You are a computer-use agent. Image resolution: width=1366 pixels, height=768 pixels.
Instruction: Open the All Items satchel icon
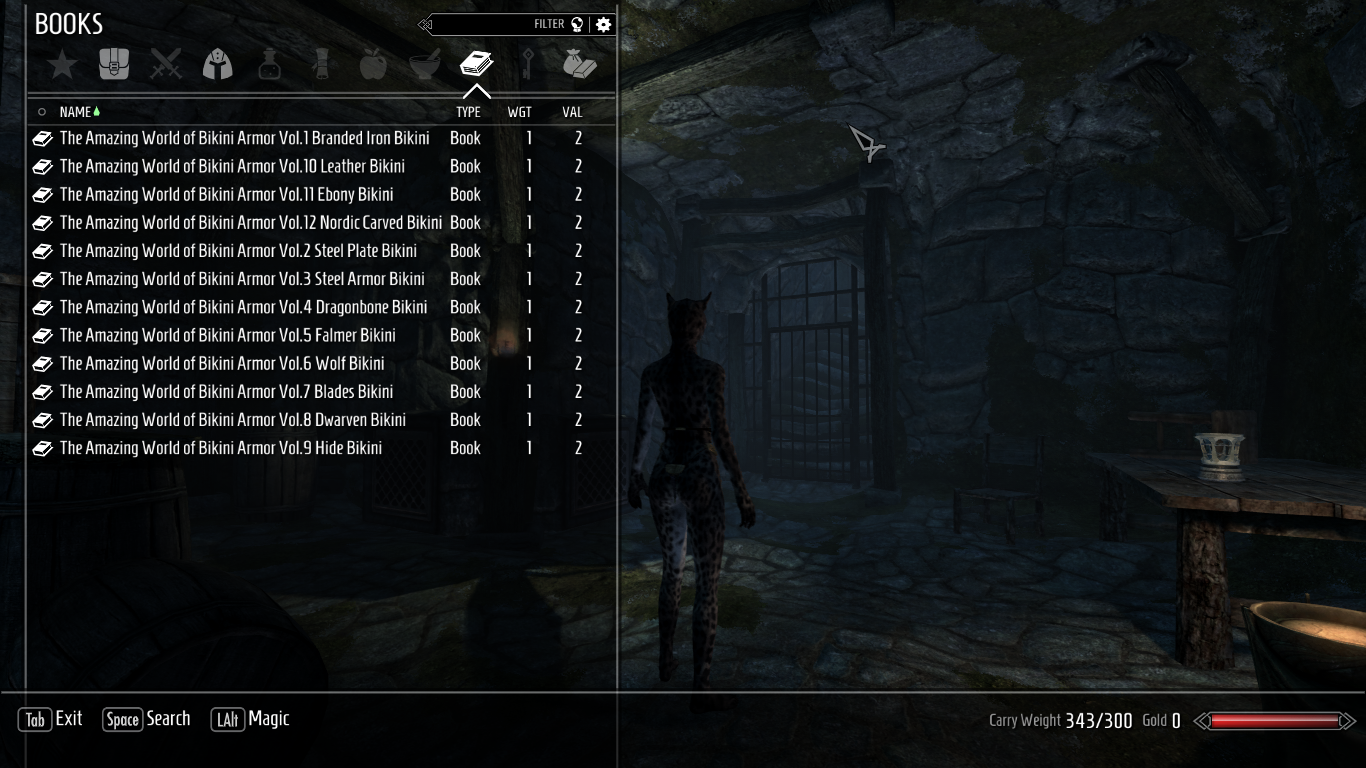point(113,63)
